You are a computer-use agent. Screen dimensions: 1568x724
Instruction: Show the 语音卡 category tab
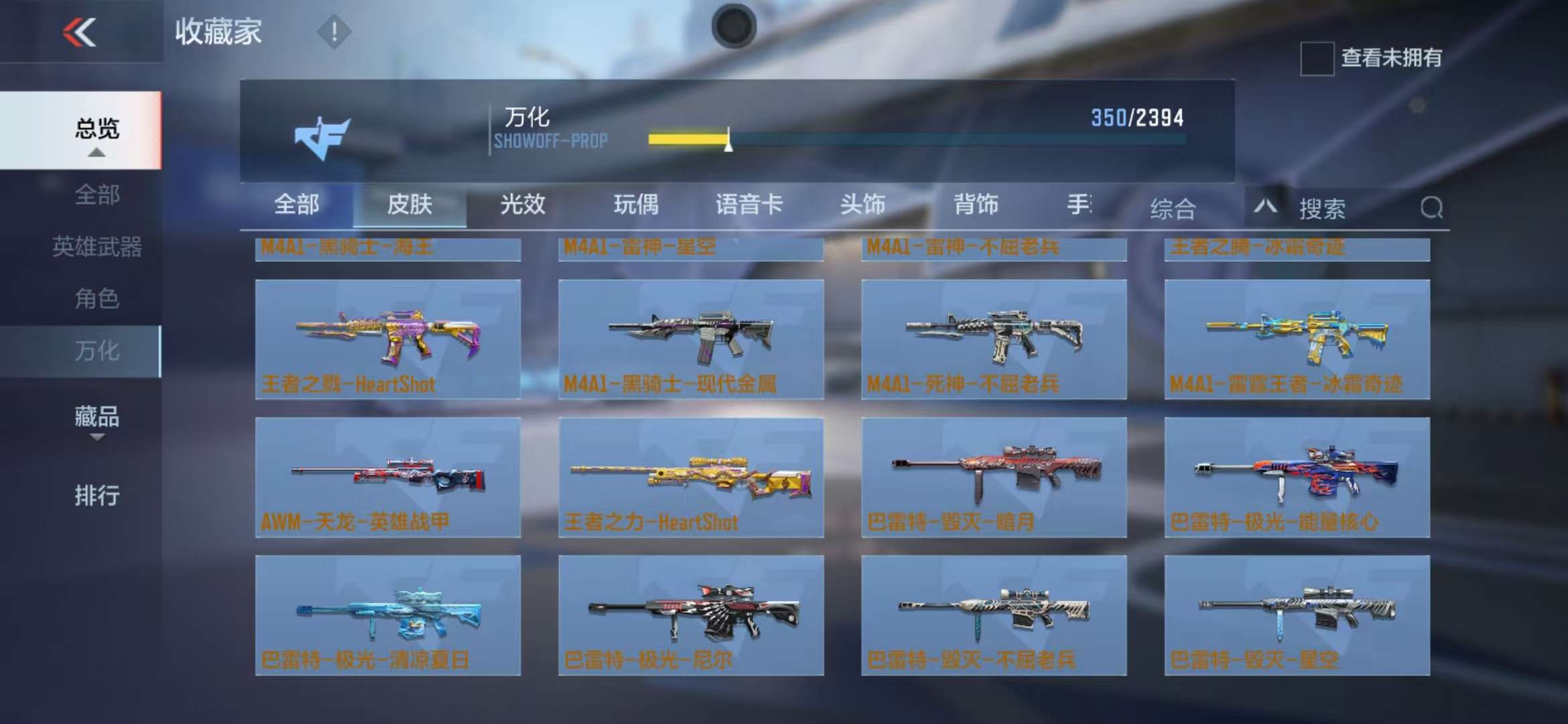click(749, 204)
